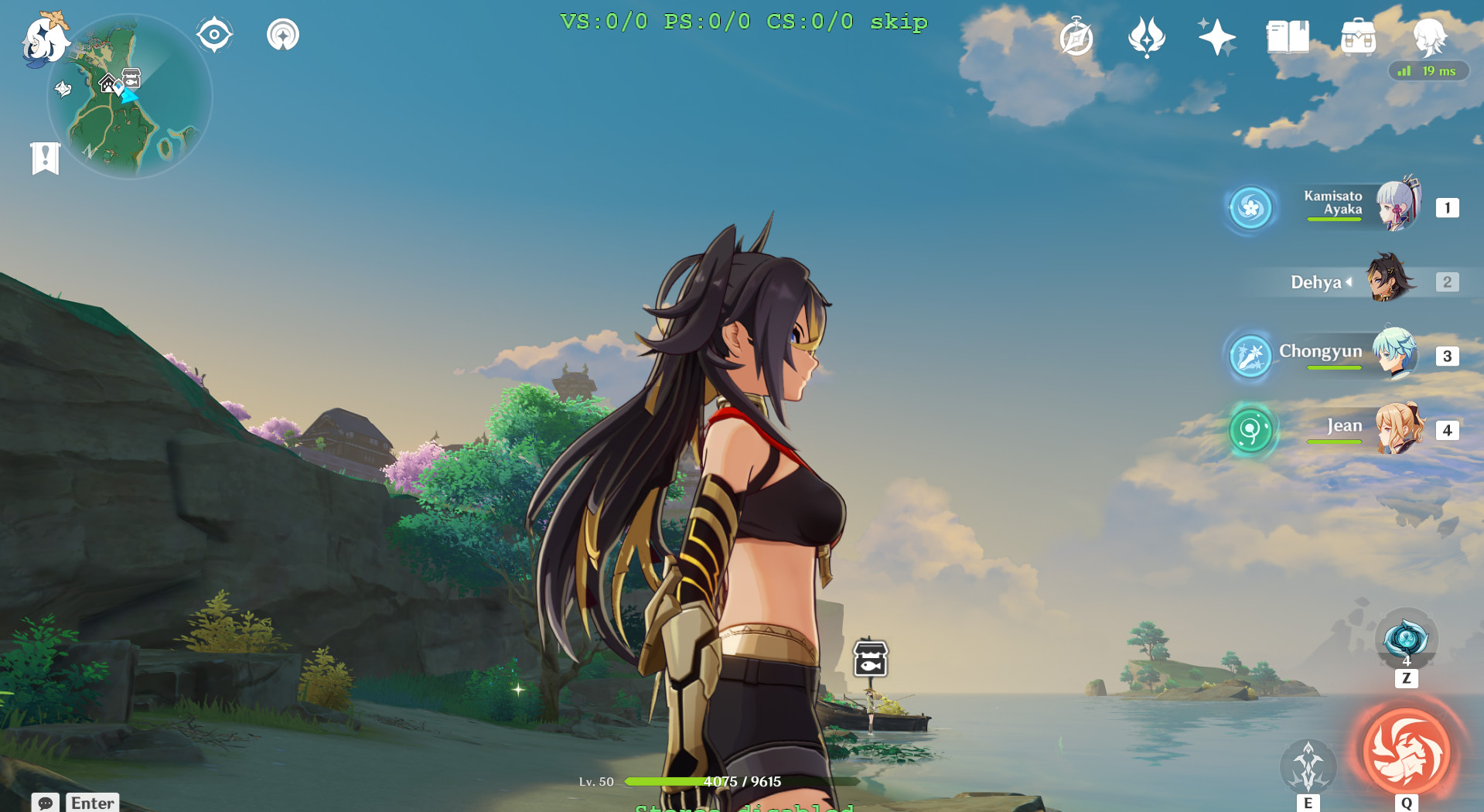Open the Paimon menu
This screenshot has width=1484, height=812.
[44, 43]
